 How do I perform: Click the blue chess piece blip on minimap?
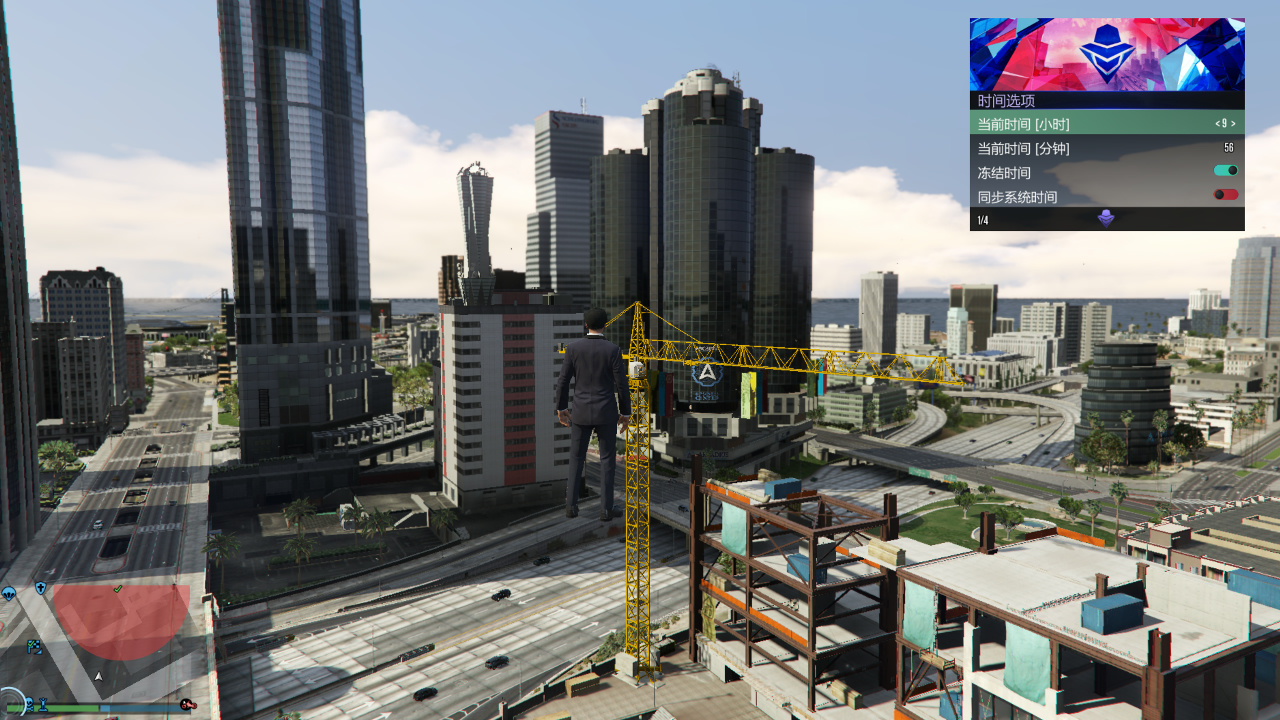44,704
